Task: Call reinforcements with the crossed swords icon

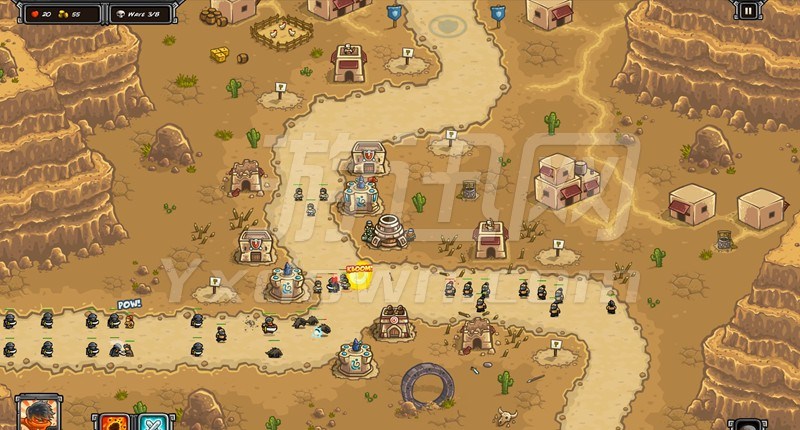Action: 153,421
